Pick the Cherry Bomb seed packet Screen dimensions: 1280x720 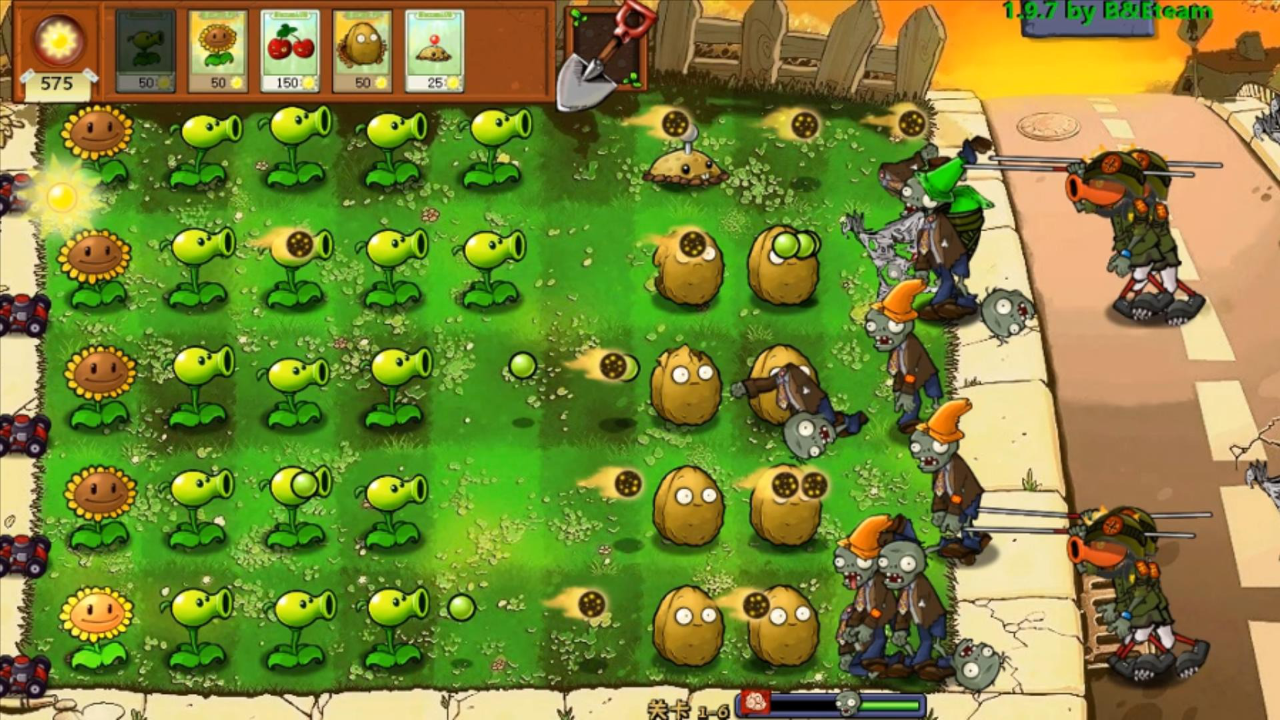(x=290, y=52)
